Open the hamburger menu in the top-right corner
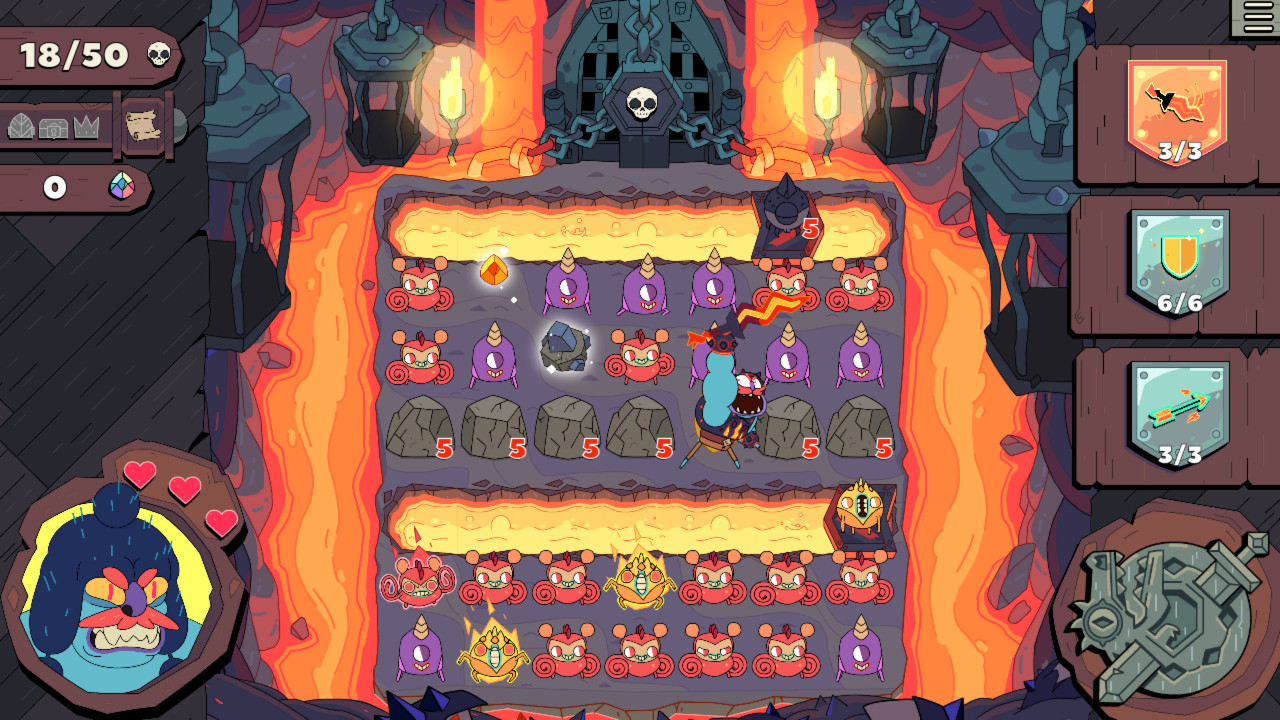The height and width of the screenshot is (720, 1280). click(x=1258, y=17)
